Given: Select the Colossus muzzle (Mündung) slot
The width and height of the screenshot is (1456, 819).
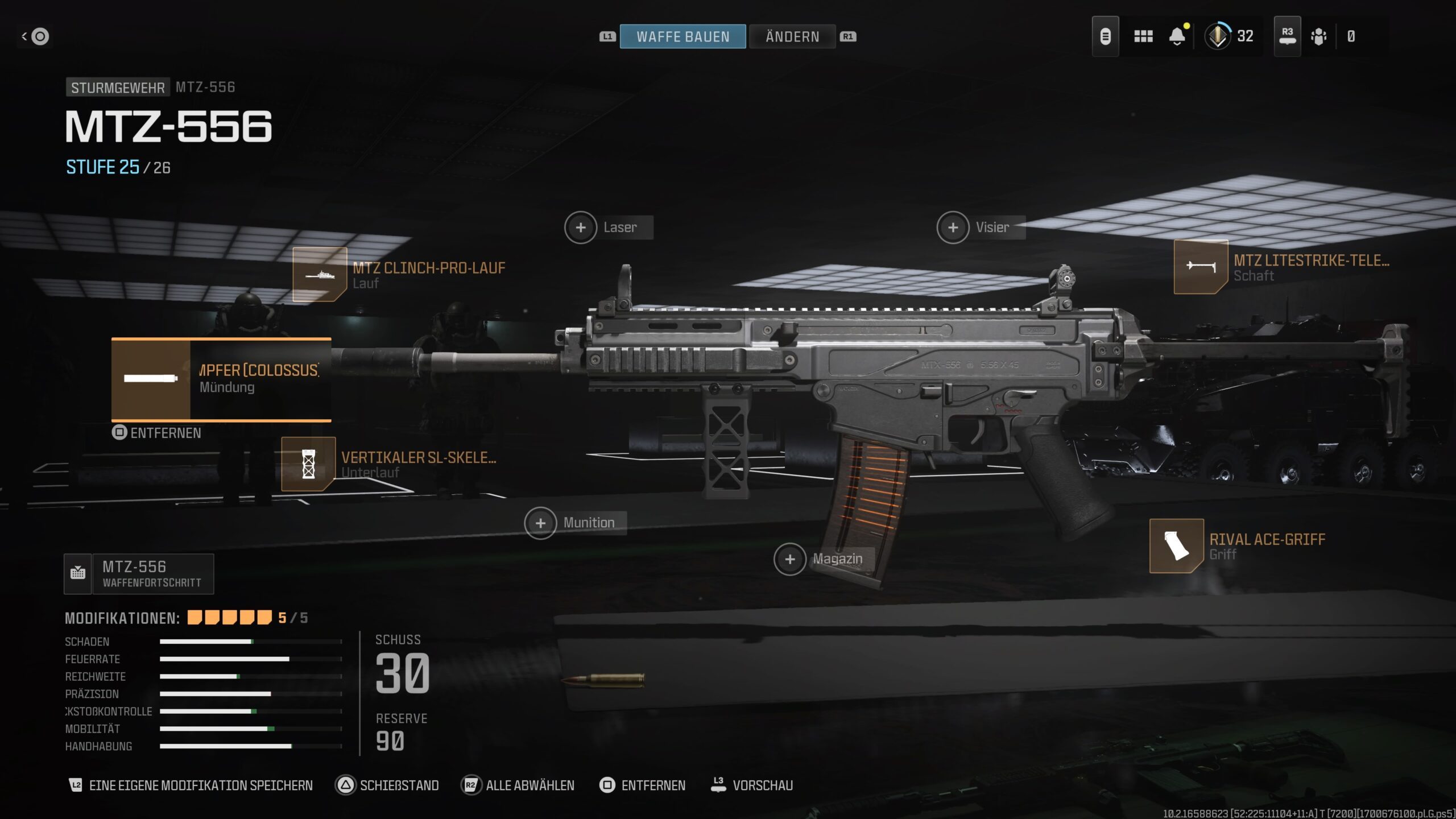Looking at the screenshot, I should pyautogui.click(x=221, y=379).
